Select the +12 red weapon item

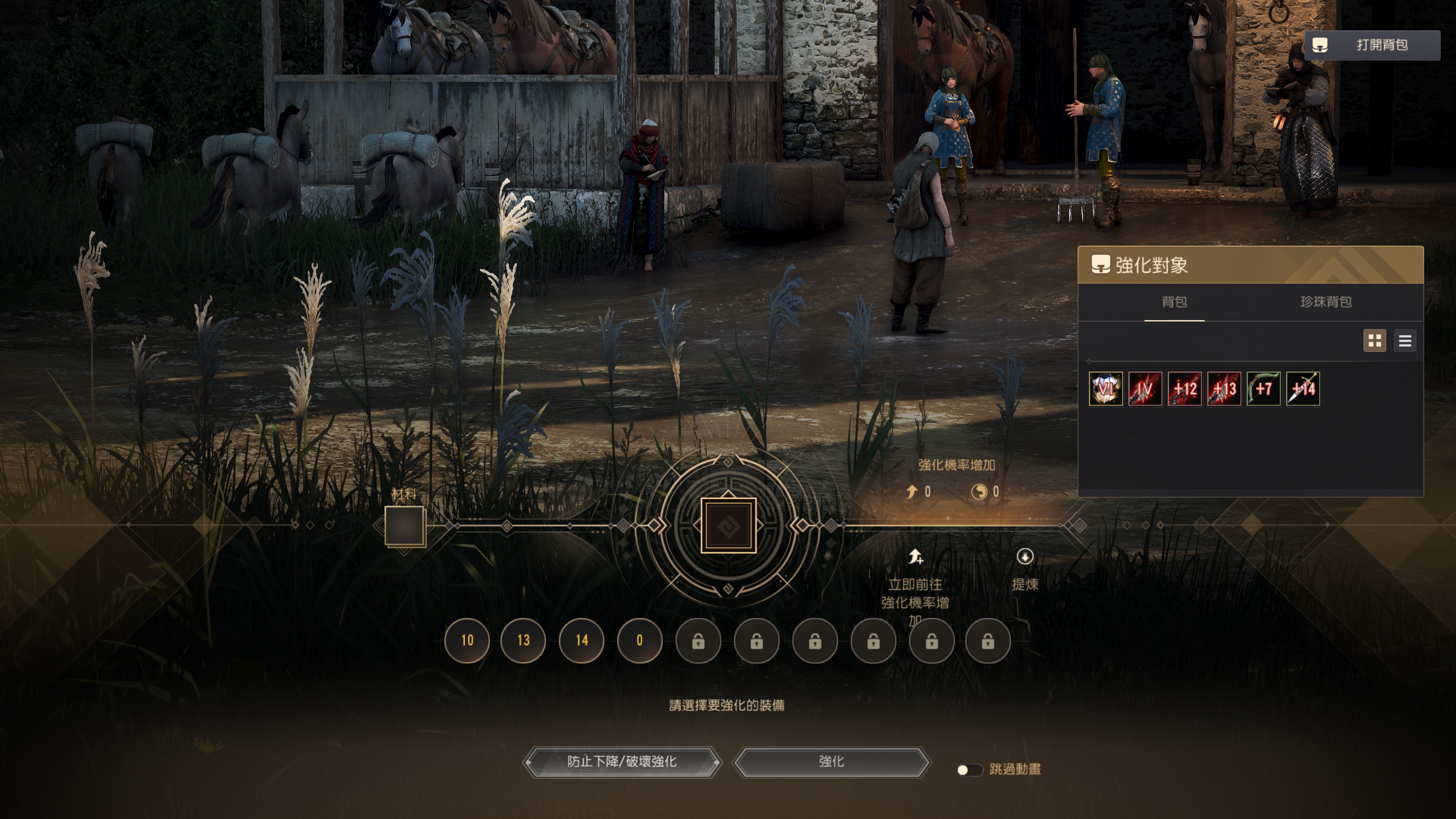(x=1184, y=389)
